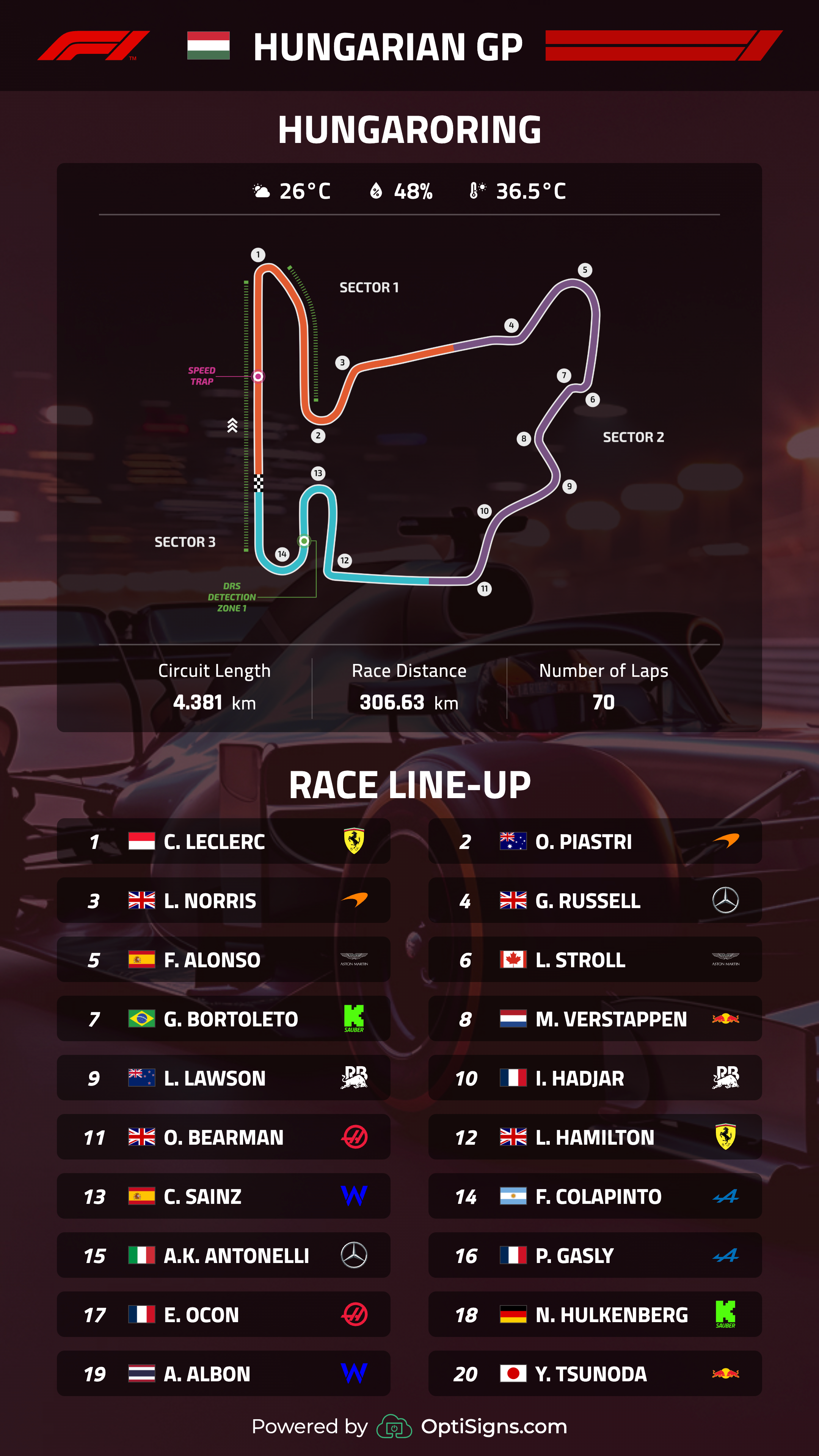819x1456 pixels.
Task: Open L. Norris driver entry
Action: point(223,901)
